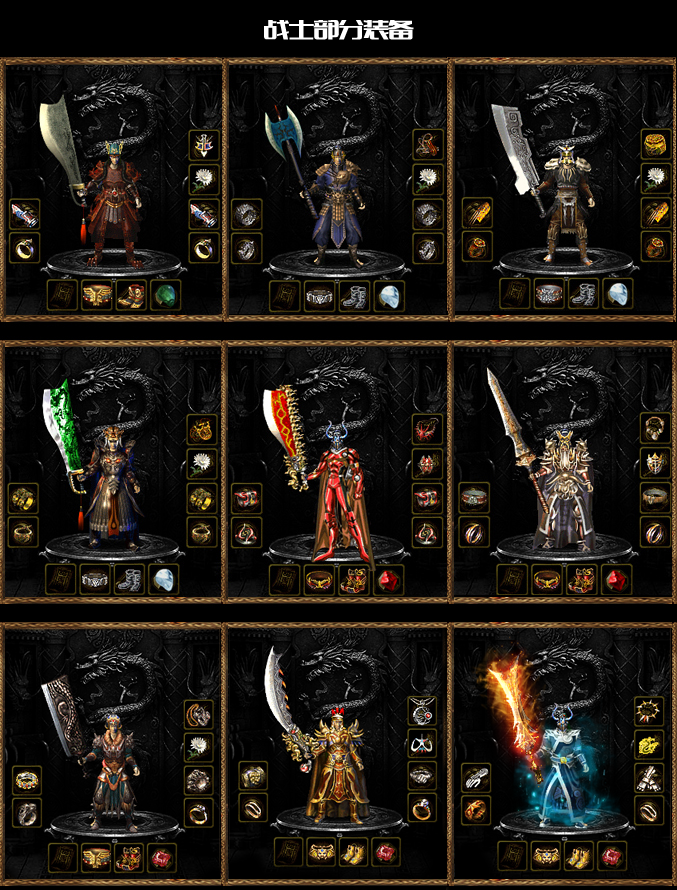
Task: Select the slab-sword warrior's winged gold belt
Action: coord(97,857)
